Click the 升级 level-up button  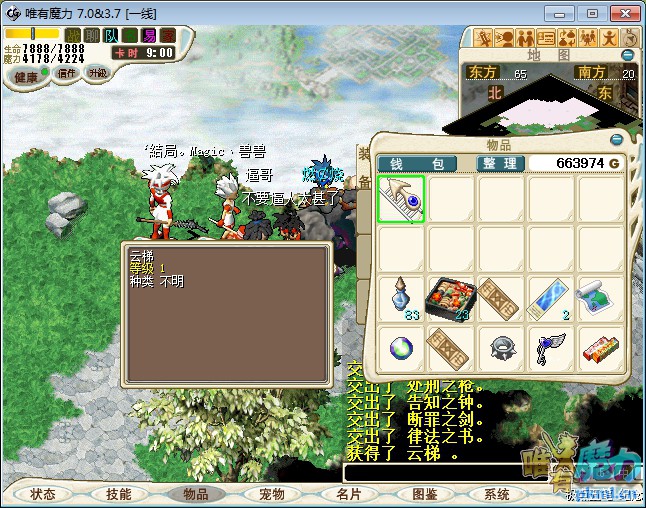pos(98,73)
